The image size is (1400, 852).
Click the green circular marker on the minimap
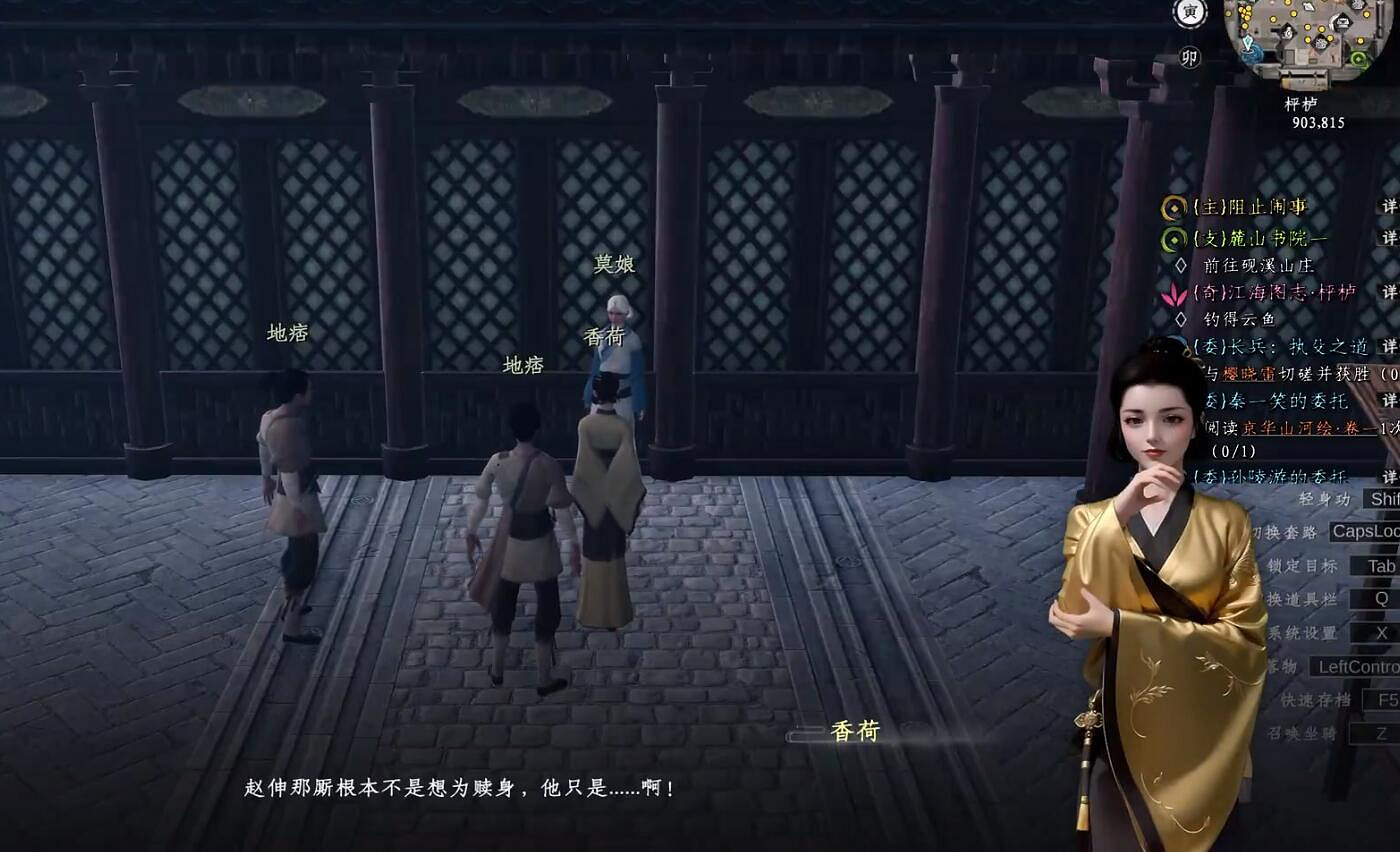(1358, 58)
